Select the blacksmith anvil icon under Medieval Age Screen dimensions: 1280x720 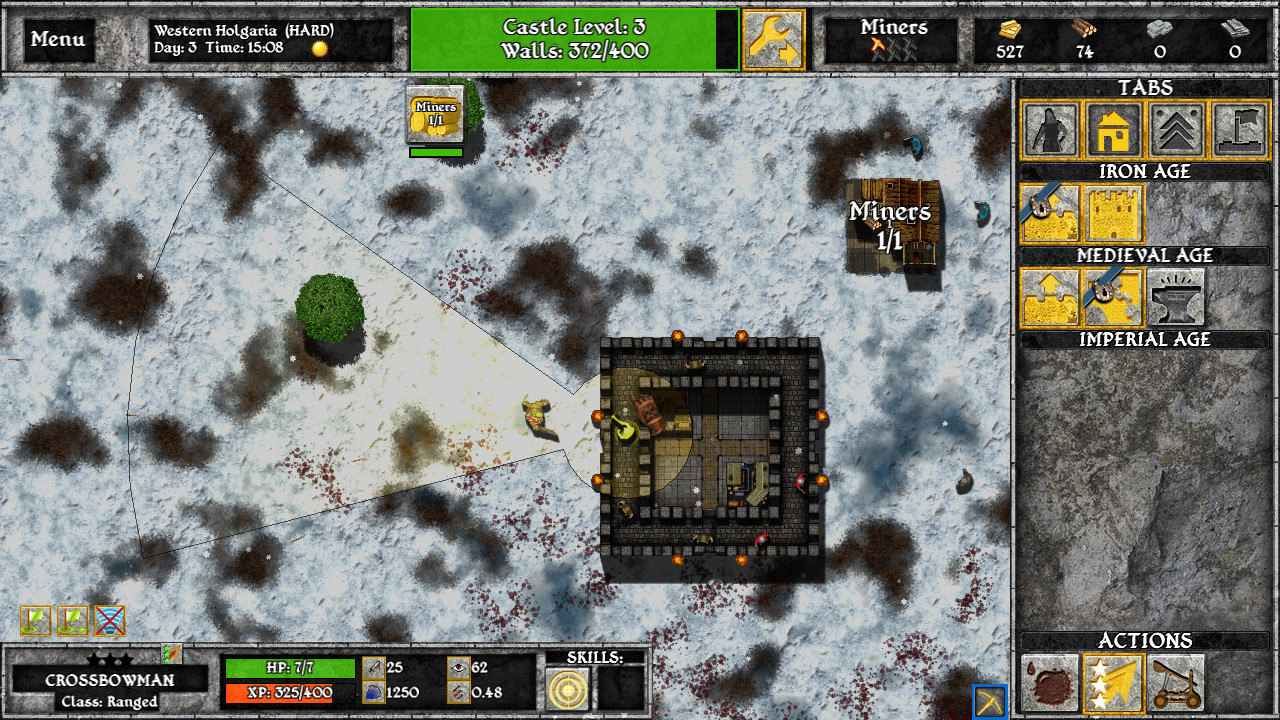[1178, 297]
